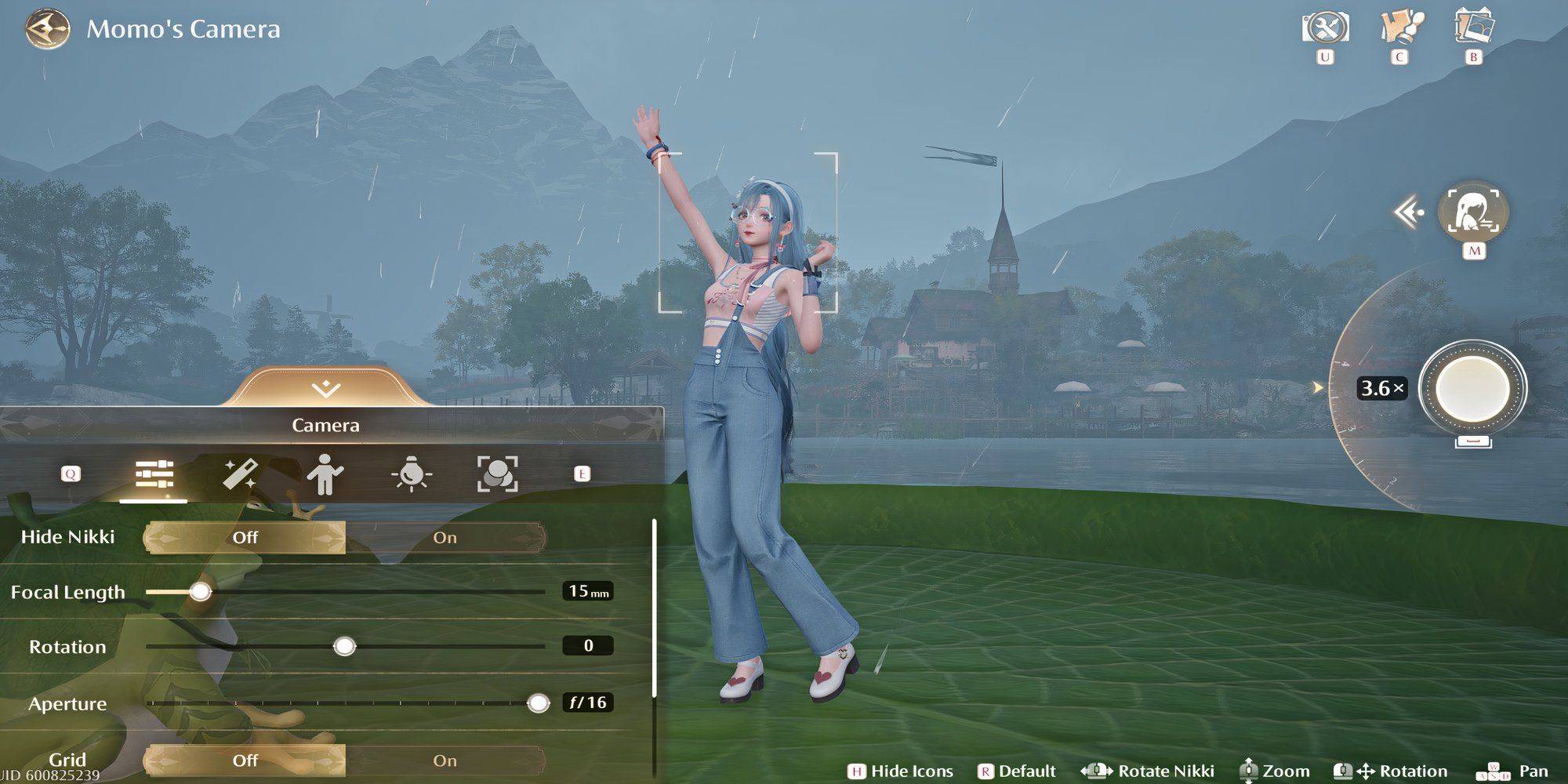
Task: Open the camera tools icon
Action: coord(1325,28)
